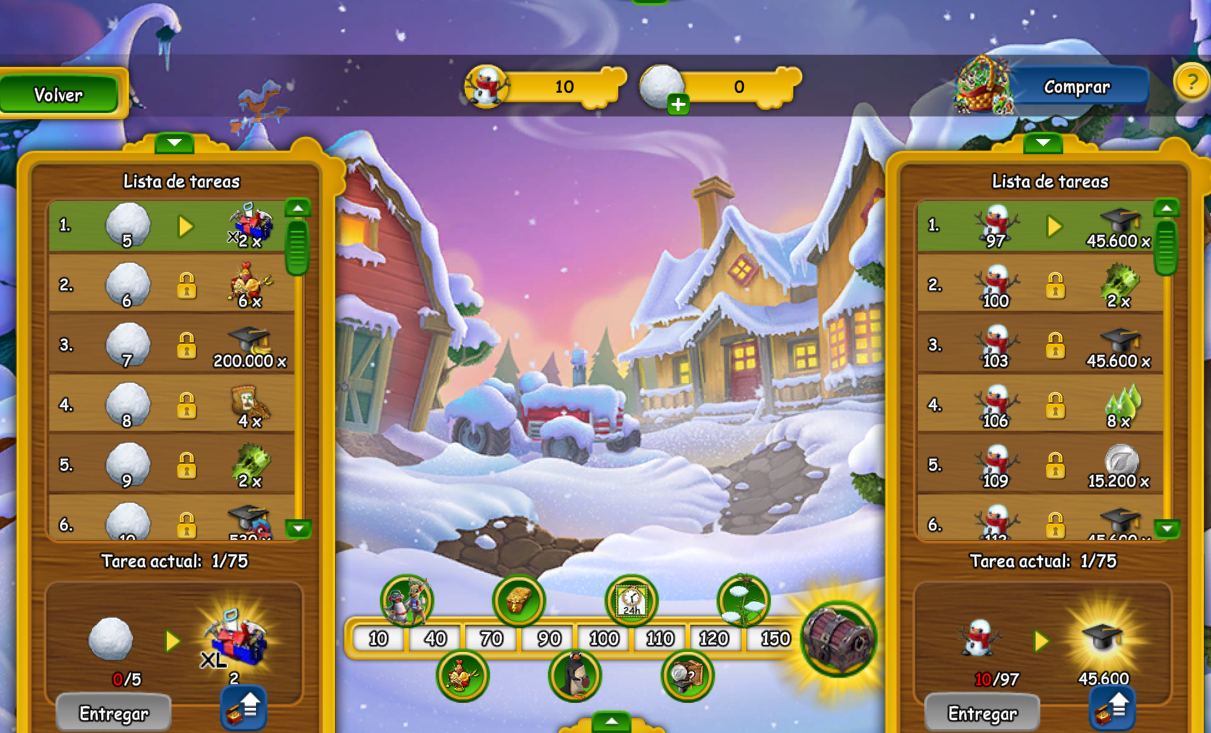The height and width of the screenshot is (733, 1211).
Task: Open the Comprar shop button
Action: (x=1076, y=87)
